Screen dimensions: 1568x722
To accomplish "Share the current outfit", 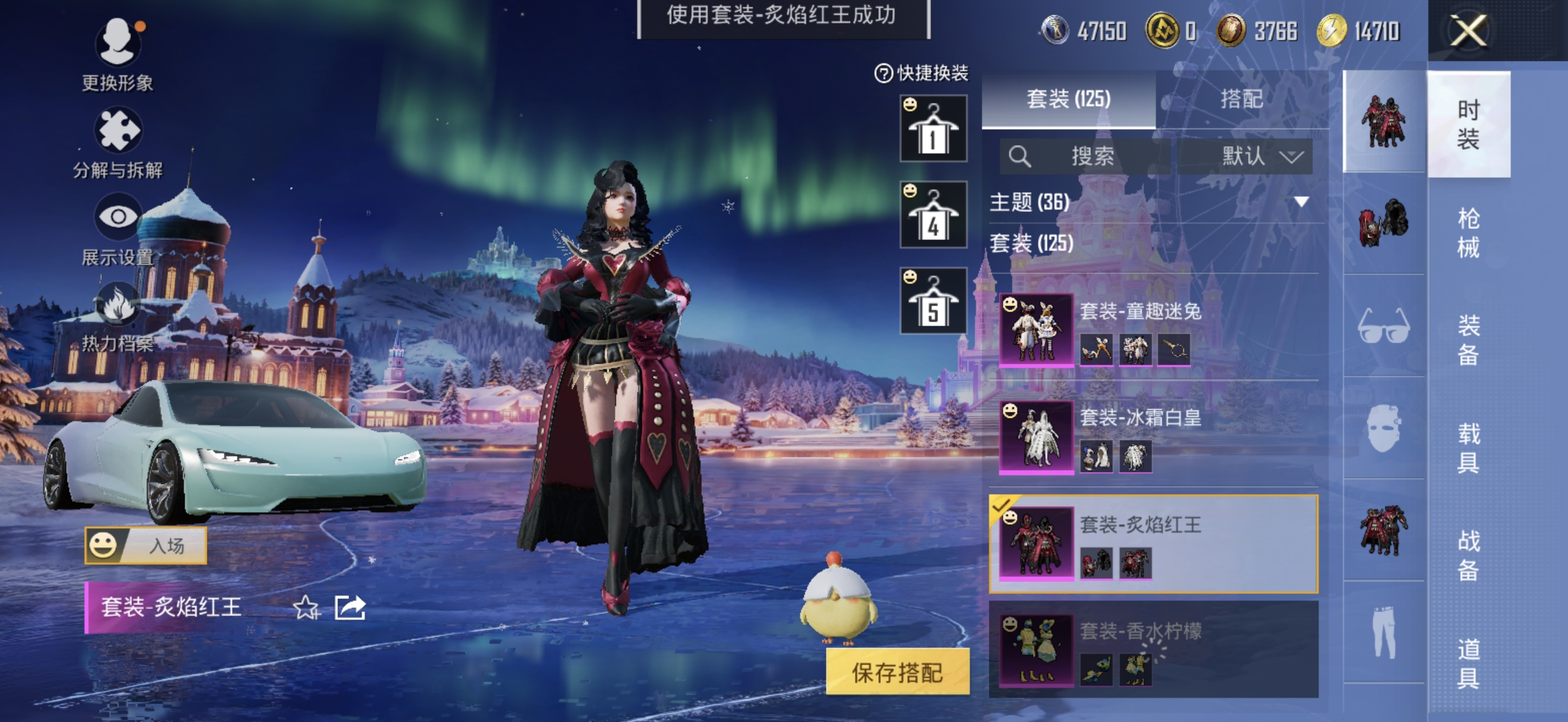I will 350,608.
